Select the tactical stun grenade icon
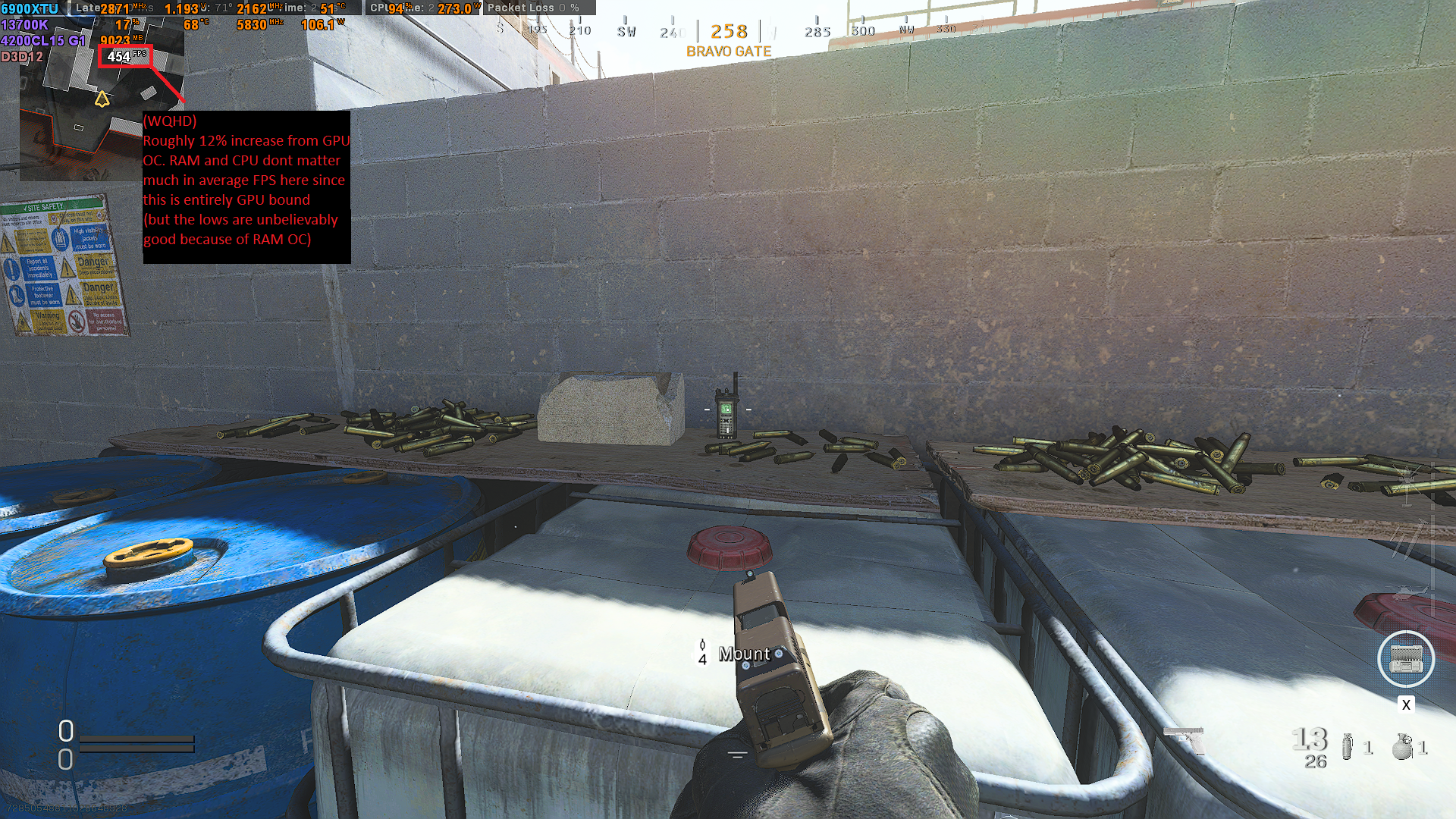1456x819 pixels. [1347, 746]
